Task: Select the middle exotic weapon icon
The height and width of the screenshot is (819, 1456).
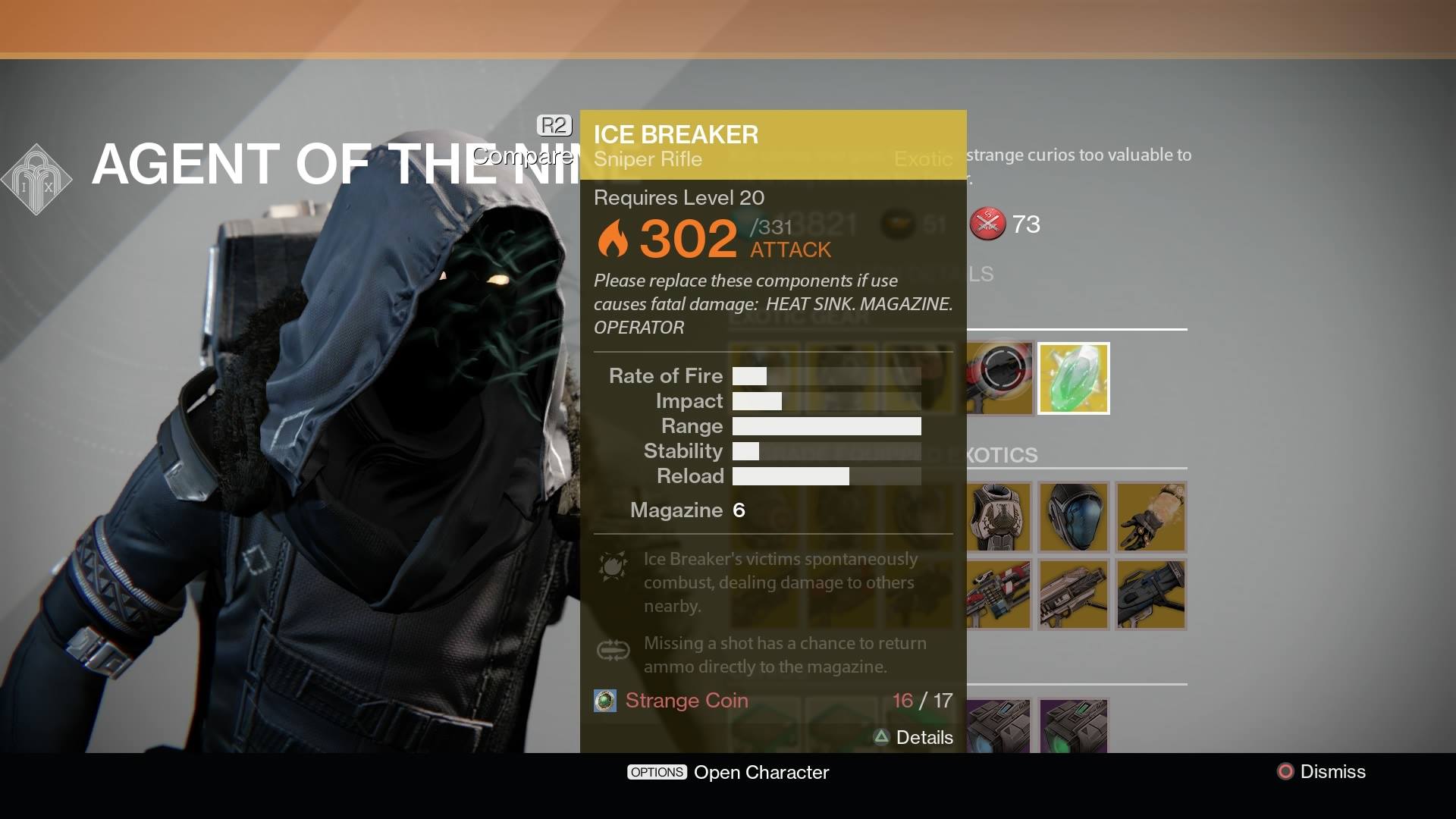Action: tap(1074, 595)
